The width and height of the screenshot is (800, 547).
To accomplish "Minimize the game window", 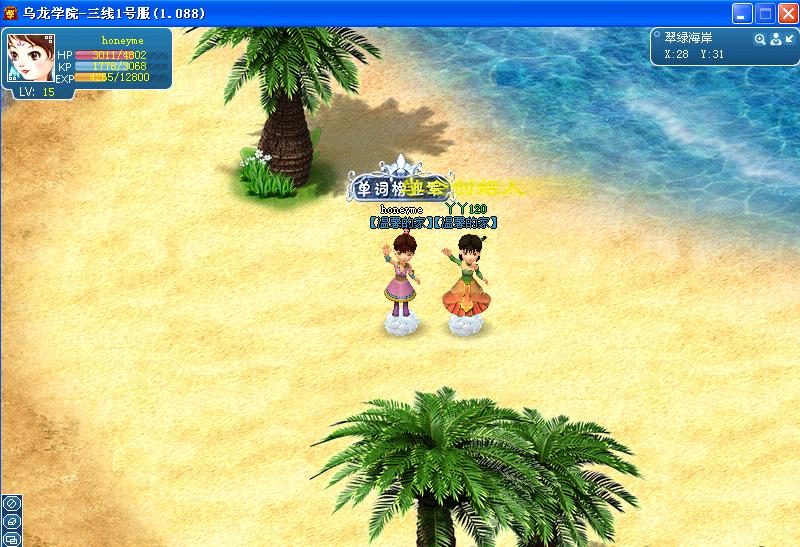I will pos(742,14).
